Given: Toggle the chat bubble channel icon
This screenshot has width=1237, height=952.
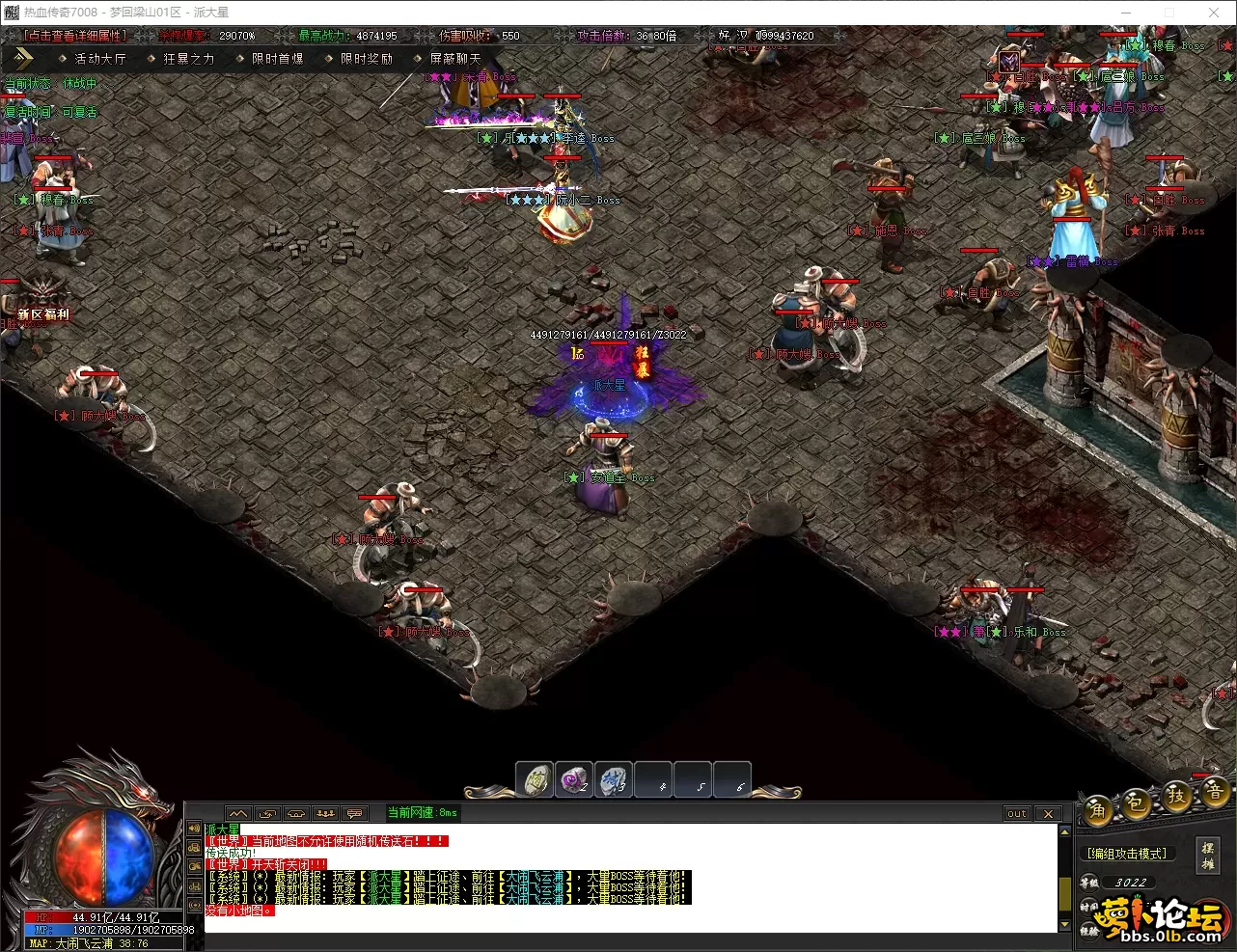Looking at the screenshot, I should [x=354, y=813].
